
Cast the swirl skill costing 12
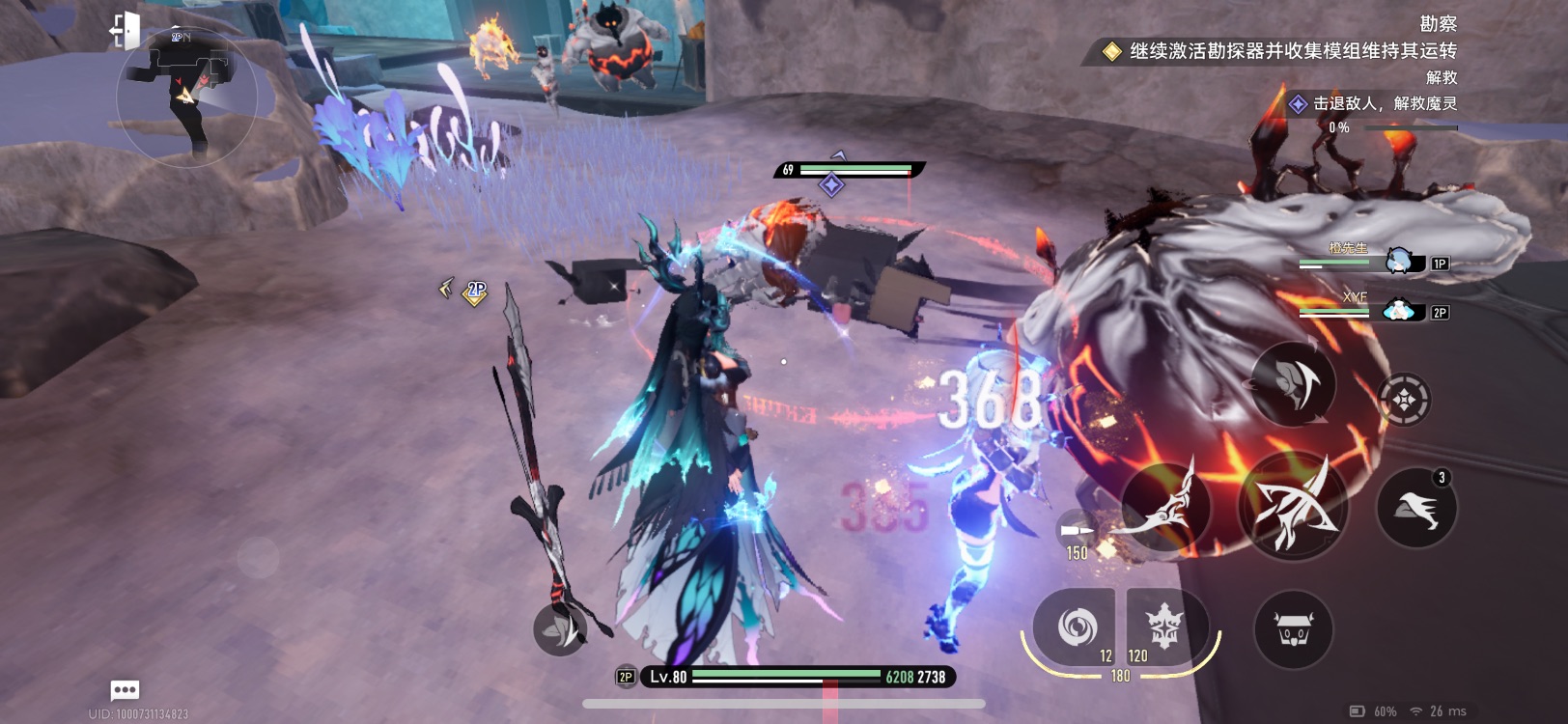[x=1074, y=627]
